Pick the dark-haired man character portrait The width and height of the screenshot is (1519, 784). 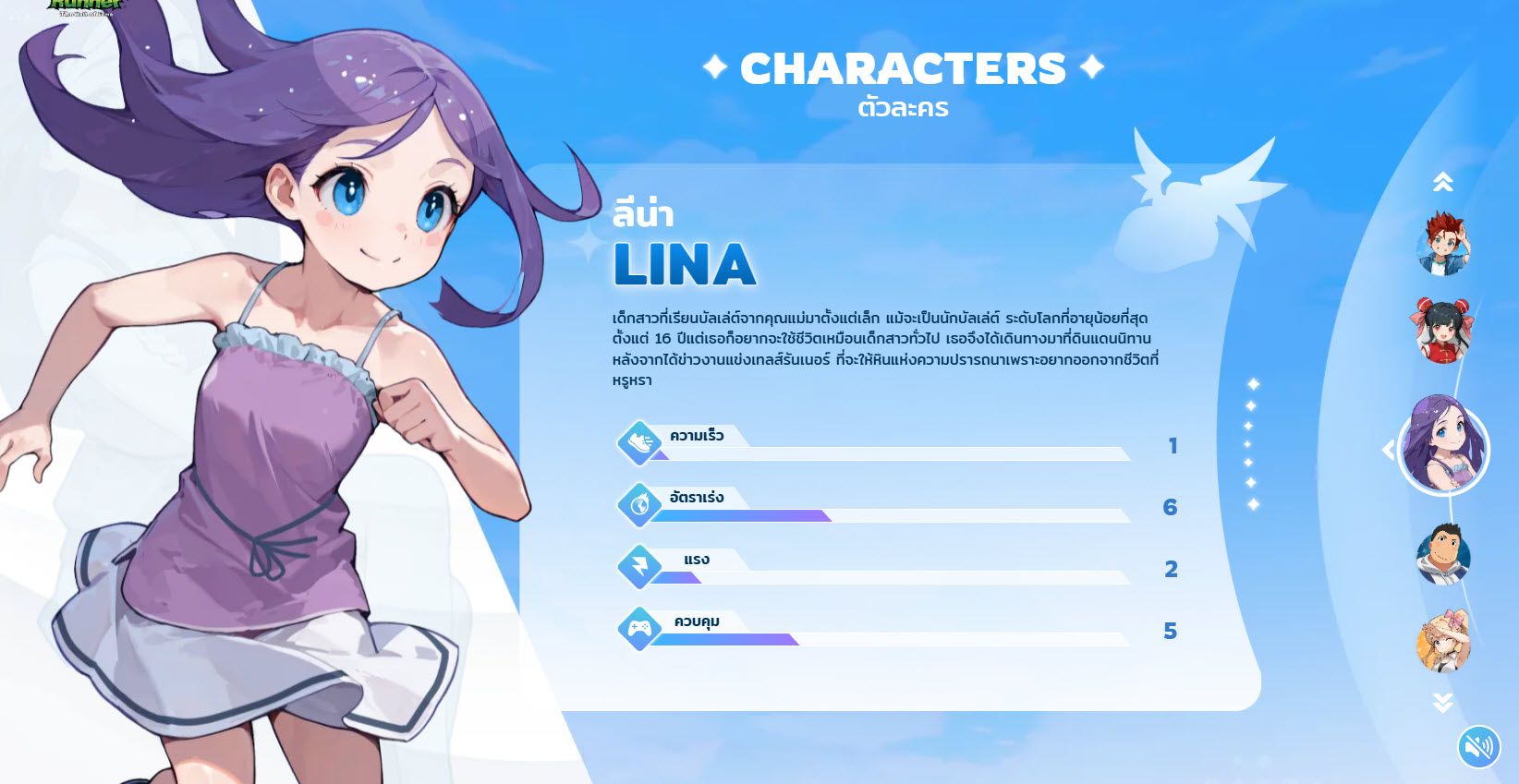1442,554
